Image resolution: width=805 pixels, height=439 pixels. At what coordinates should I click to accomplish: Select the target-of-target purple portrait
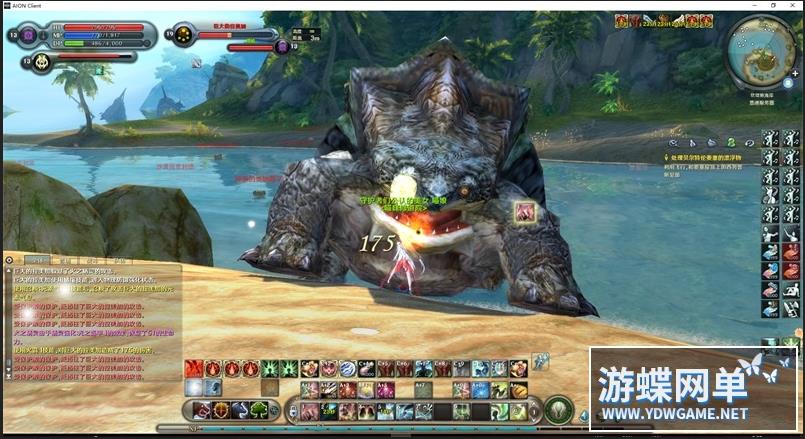pos(282,46)
